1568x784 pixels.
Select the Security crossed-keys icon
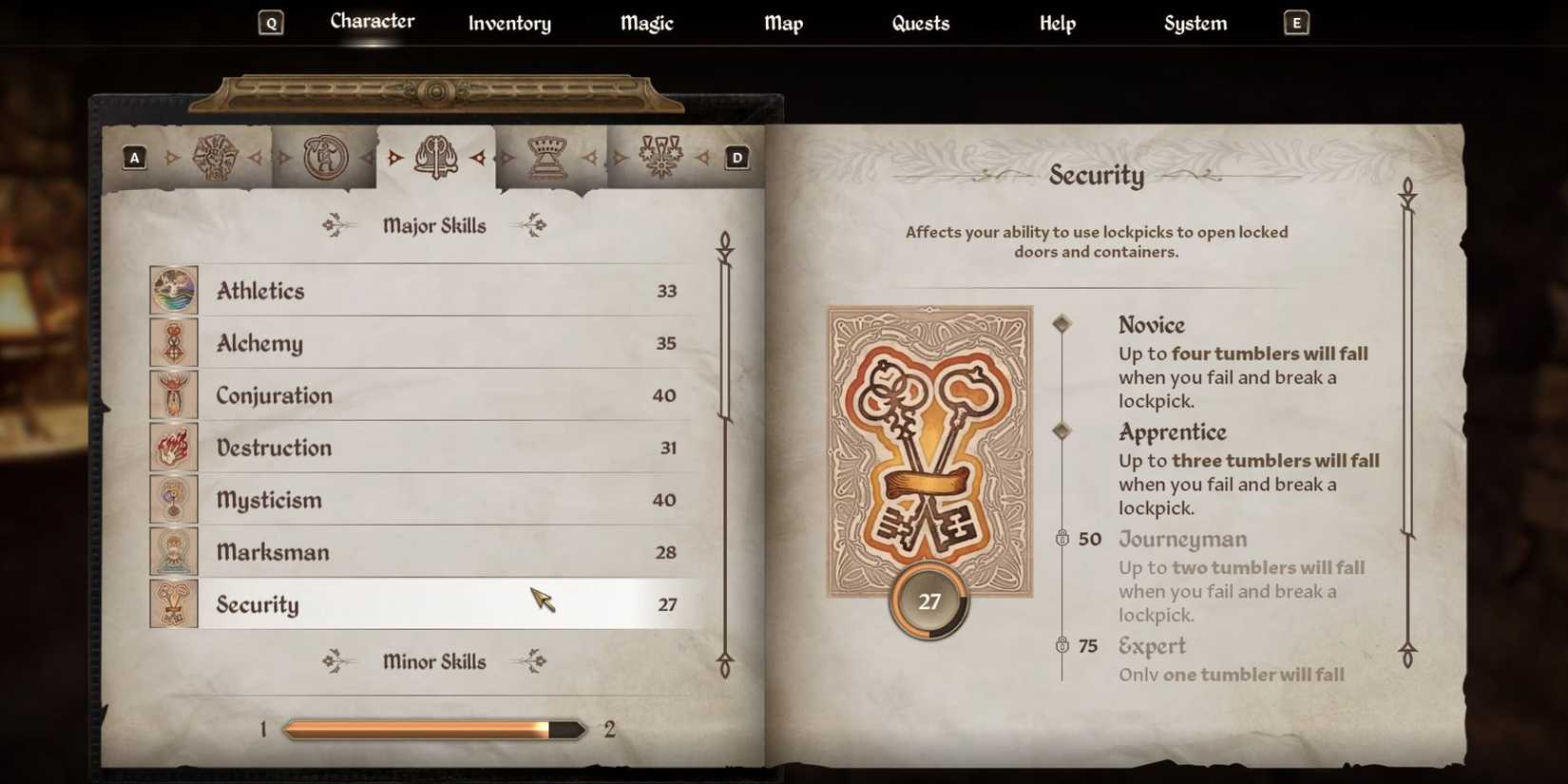(x=172, y=603)
